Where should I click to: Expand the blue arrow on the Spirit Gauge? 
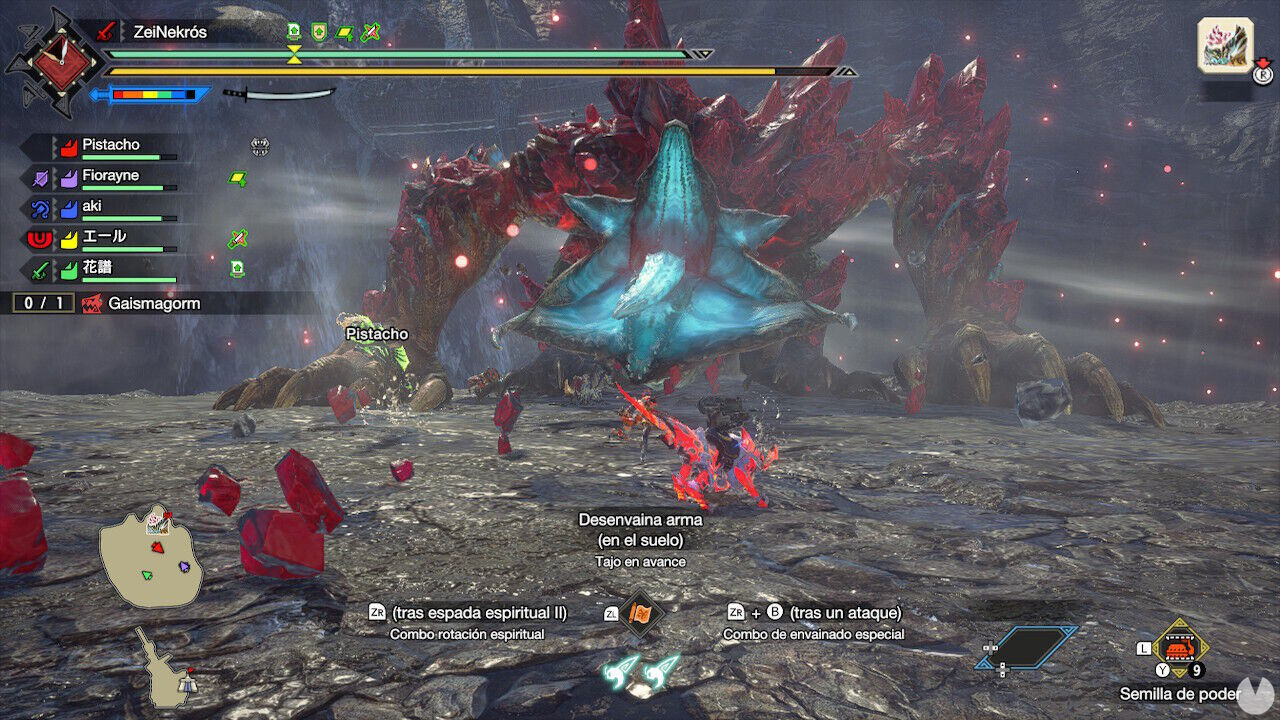(96, 92)
